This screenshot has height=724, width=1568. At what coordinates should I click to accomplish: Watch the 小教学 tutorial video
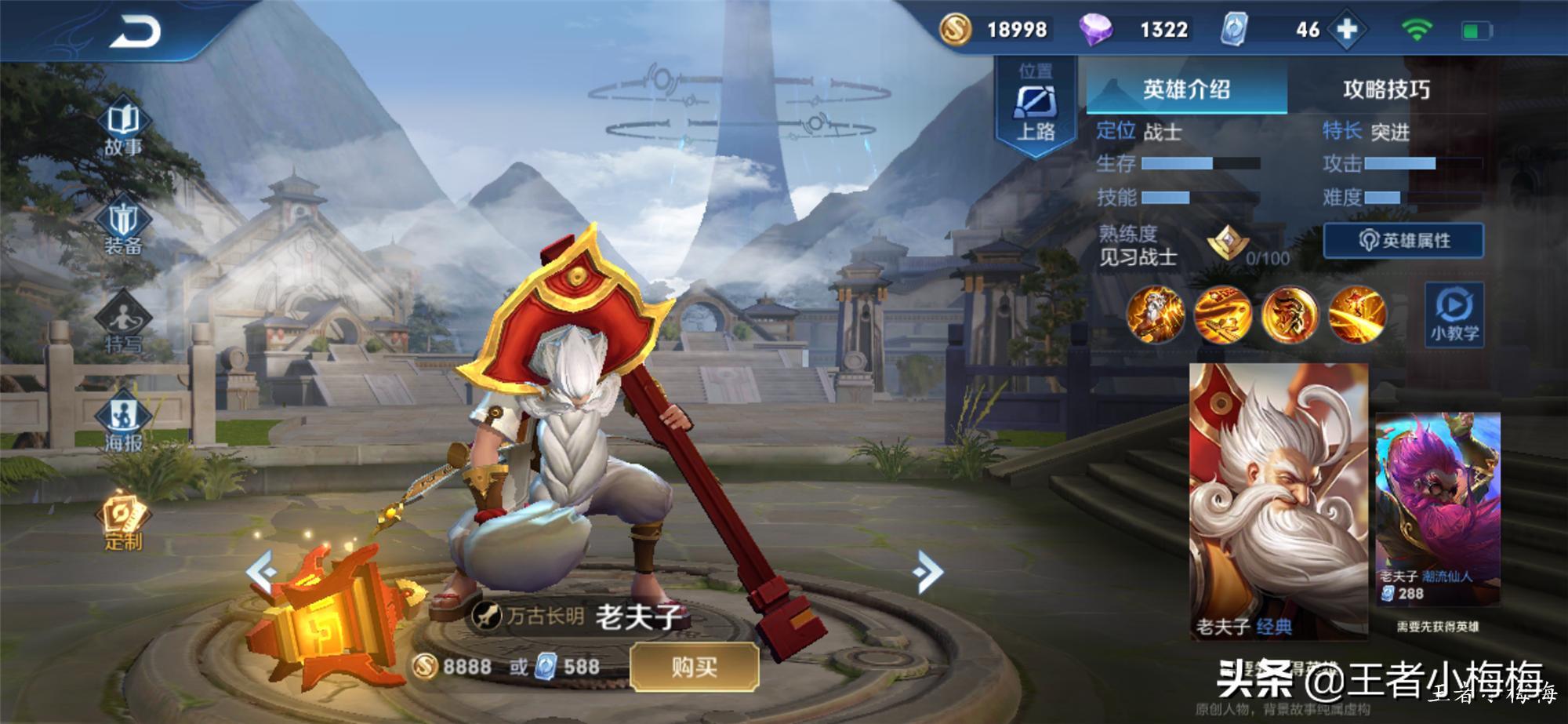coord(1454,314)
